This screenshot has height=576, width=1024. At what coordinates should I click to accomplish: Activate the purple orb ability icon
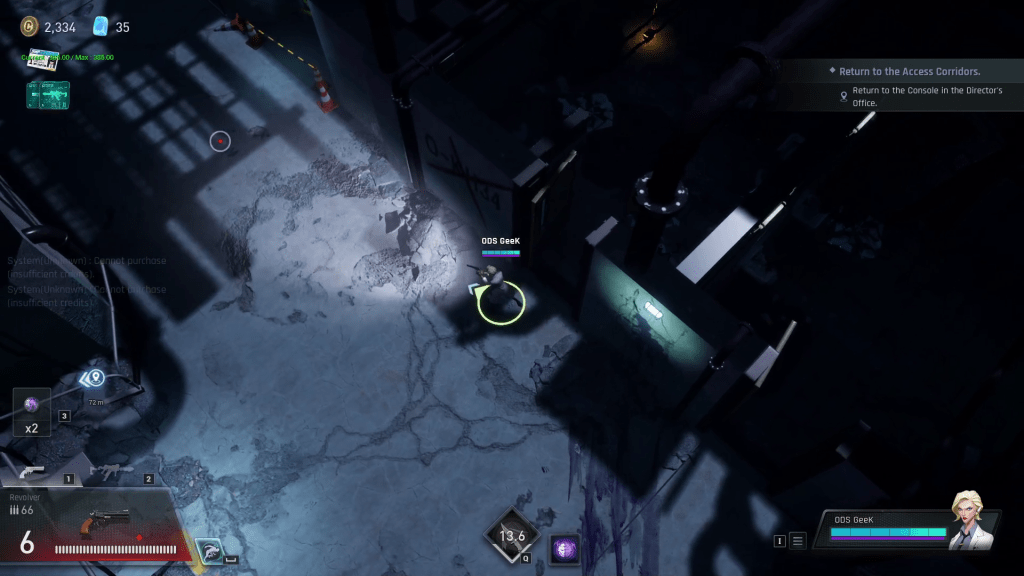tap(564, 549)
